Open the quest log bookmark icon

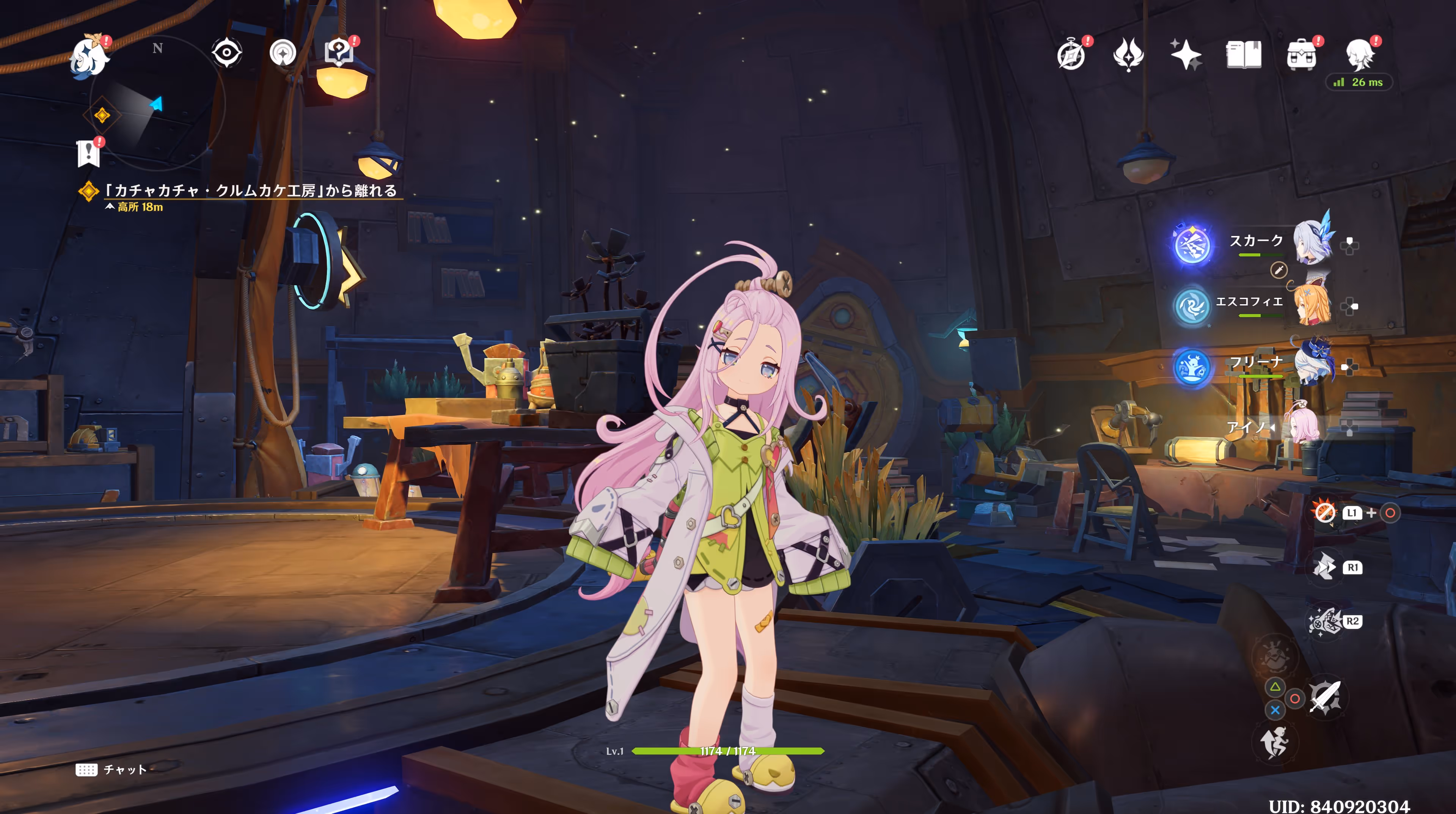click(89, 152)
